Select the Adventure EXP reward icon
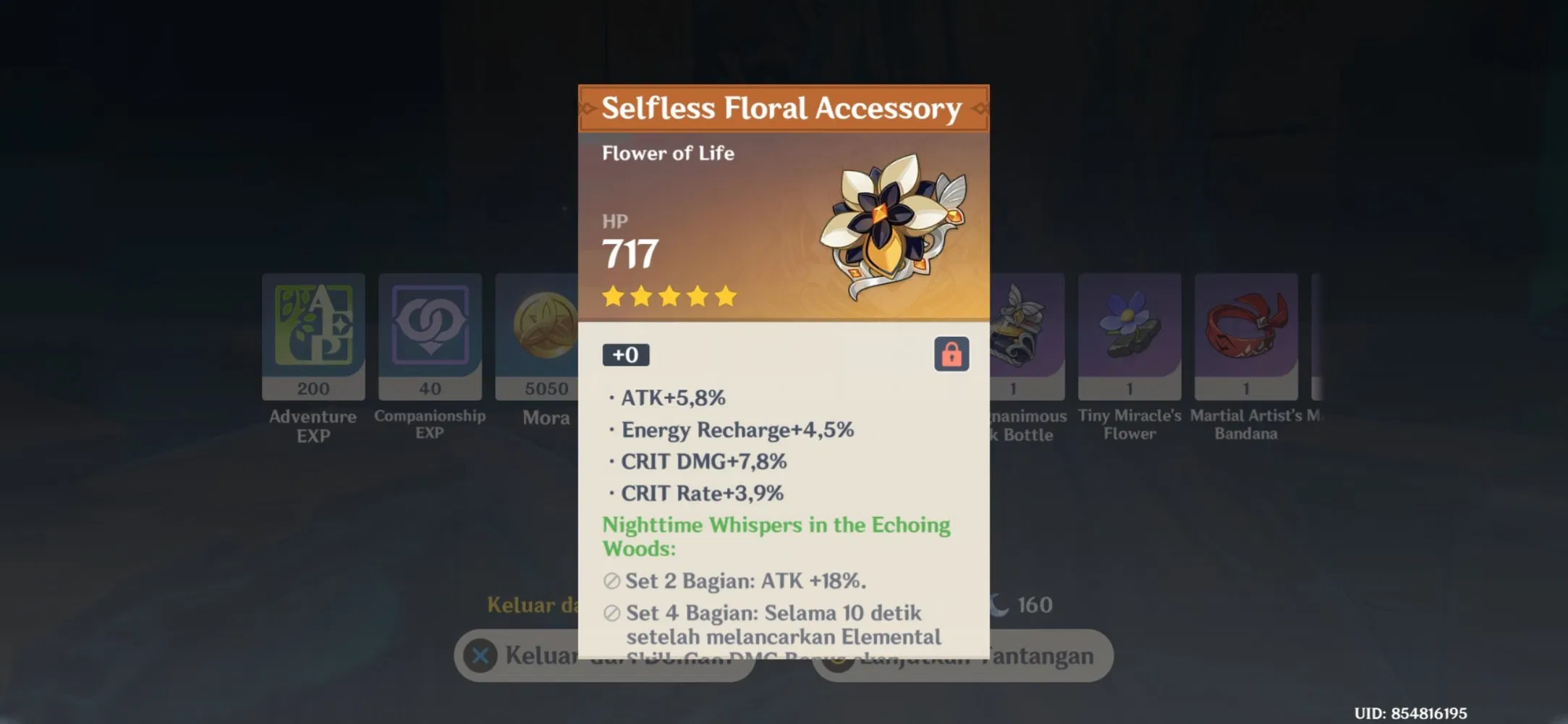This screenshot has height=724, width=1568. point(313,335)
